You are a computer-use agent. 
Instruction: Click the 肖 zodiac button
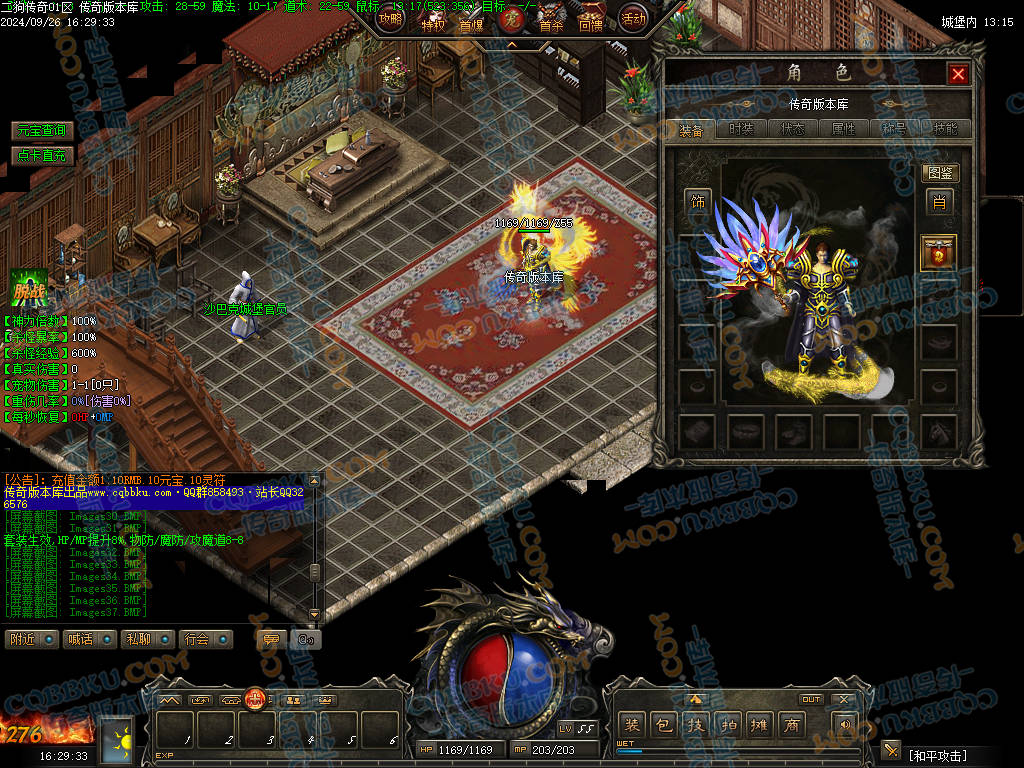tap(939, 202)
